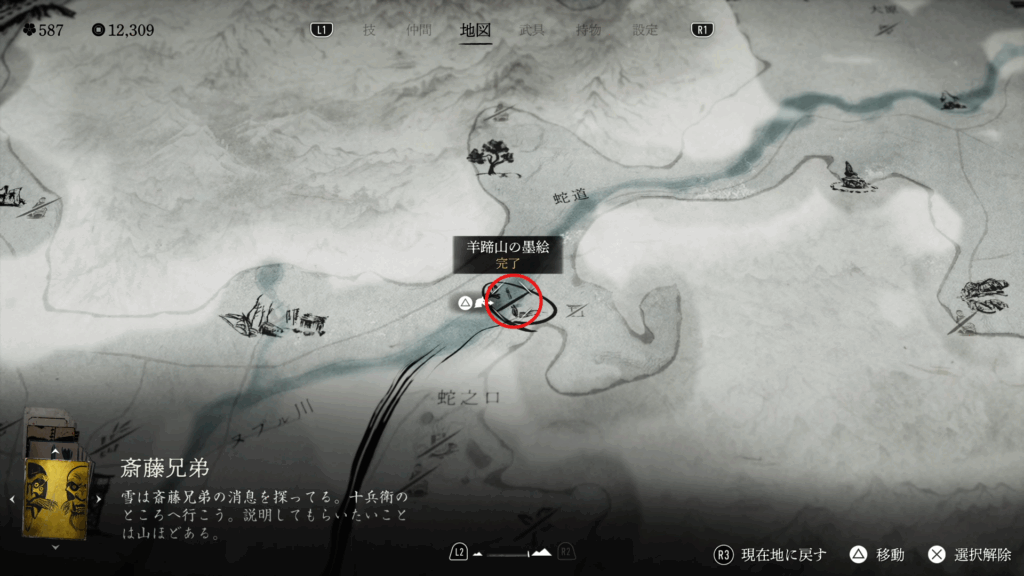Viewport: 1024px width, 576px height.
Task: Switch to the 設定 tab
Action: [645, 30]
